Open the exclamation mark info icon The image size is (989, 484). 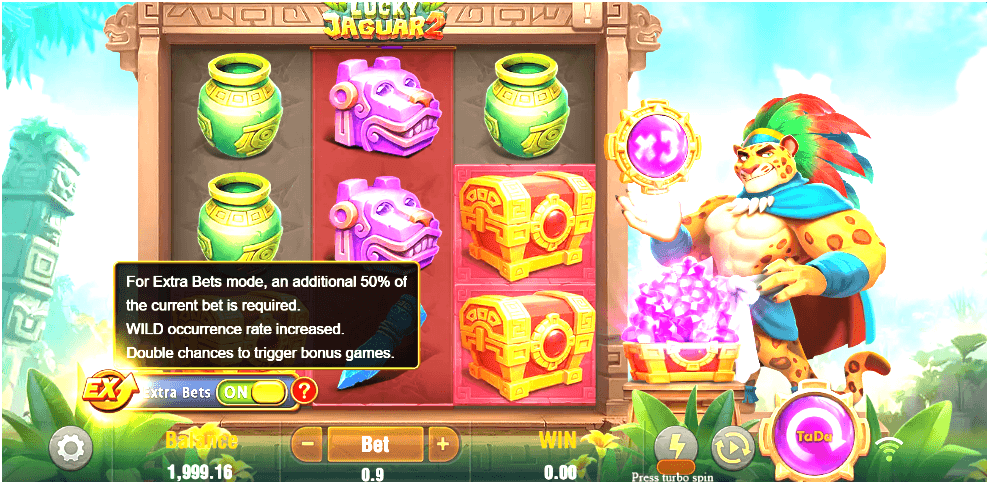coord(587,13)
